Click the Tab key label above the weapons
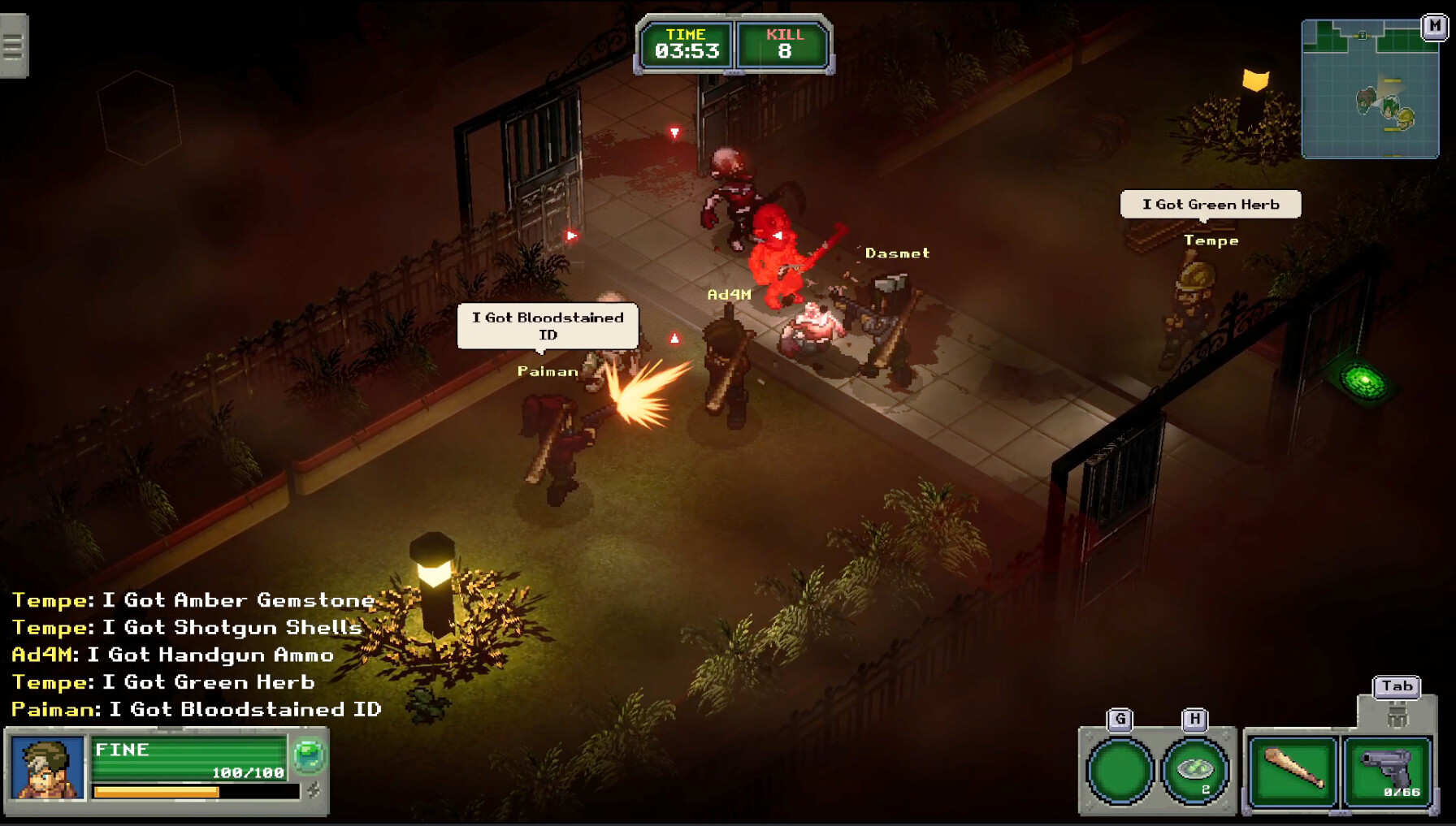The height and width of the screenshot is (826, 1456). coord(1397,686)
